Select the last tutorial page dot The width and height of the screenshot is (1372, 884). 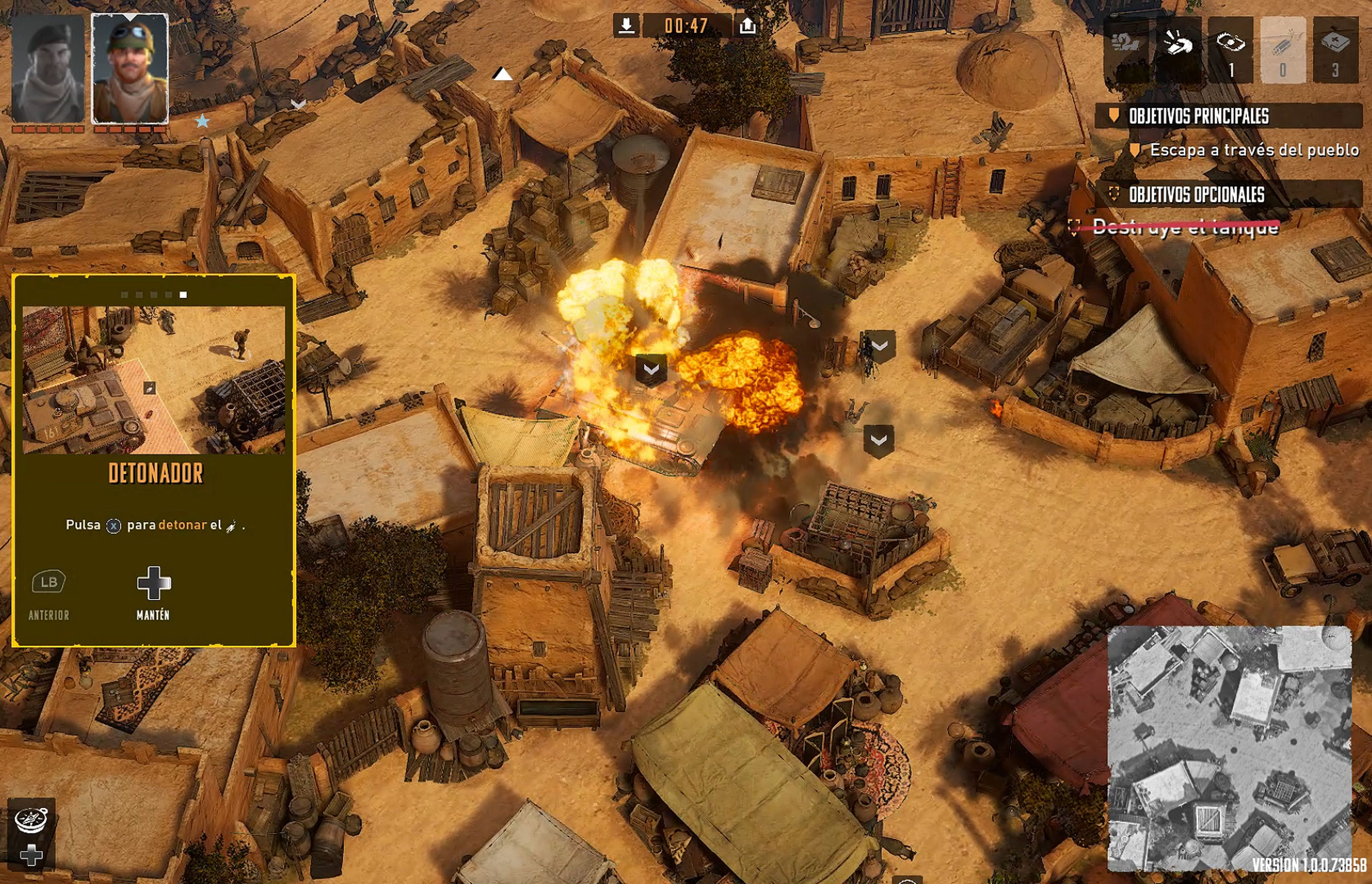tap(183, 294)
